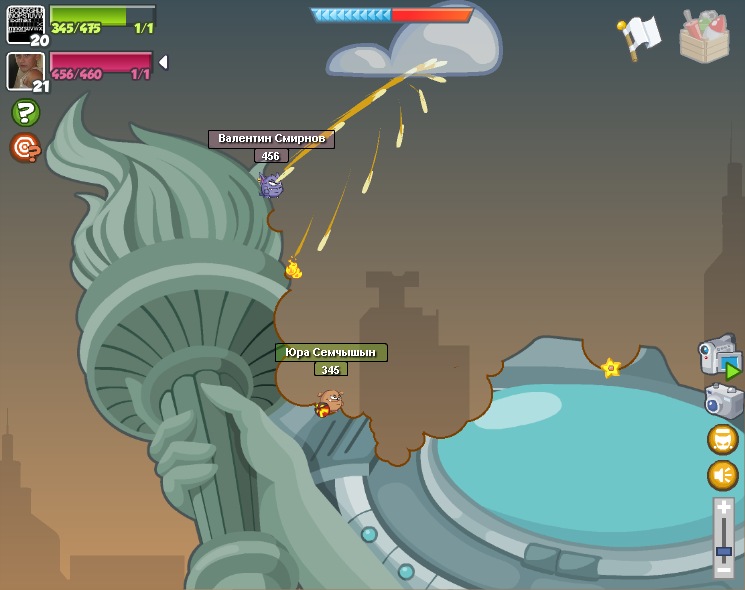Start video recording with the camcorder icon

[x=720, y=358]
